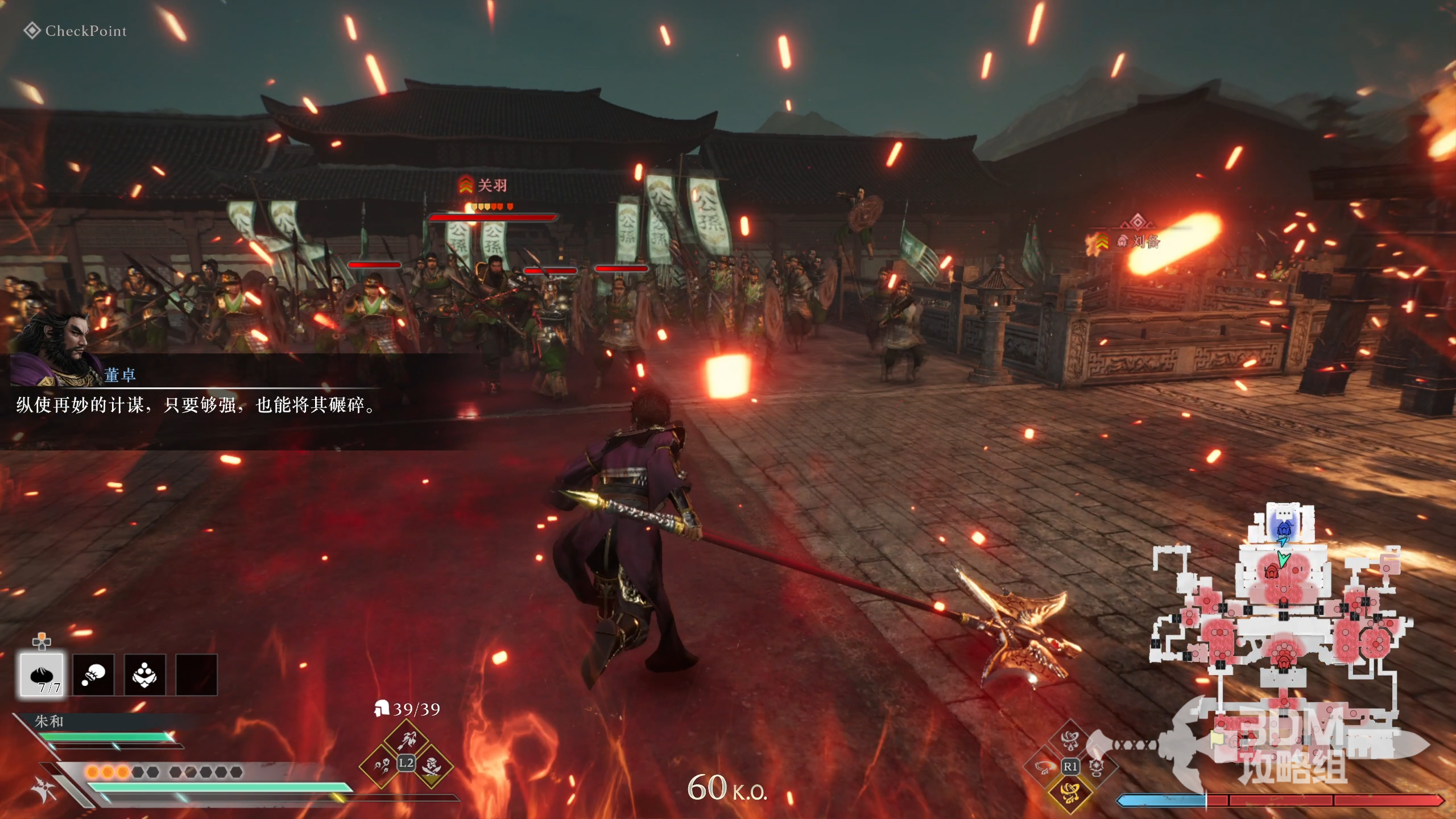
Task: Select the blue ally officer map marker
Action: click(x=1284, y=529)
